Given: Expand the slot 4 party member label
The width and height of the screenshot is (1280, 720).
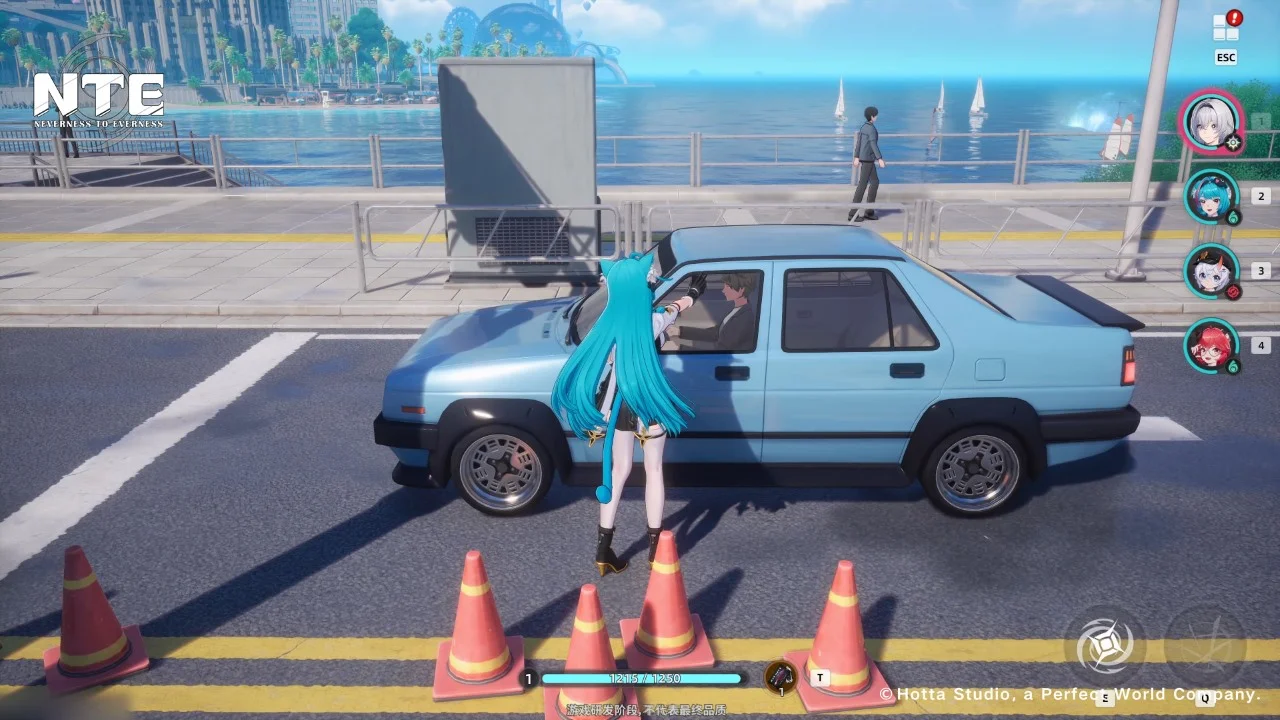Looking at the screenshot, I should click(1261, 346).
